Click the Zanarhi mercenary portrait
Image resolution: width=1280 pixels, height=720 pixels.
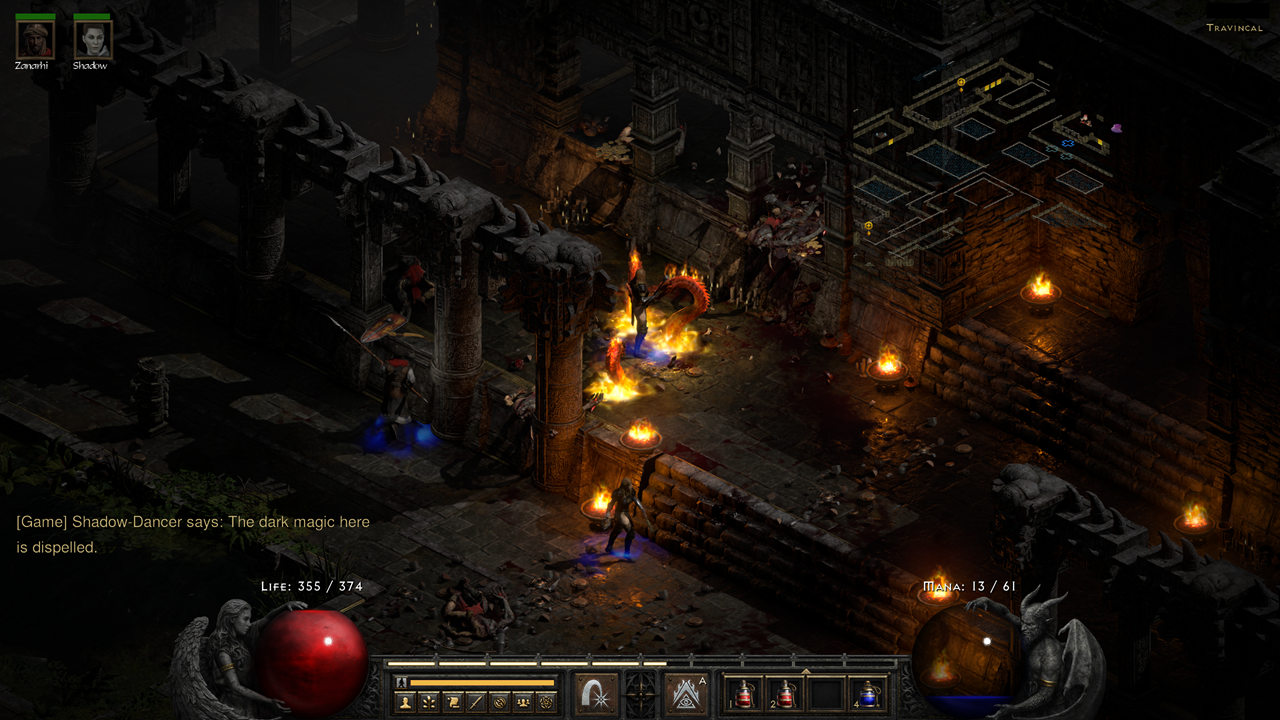(35, 39)
